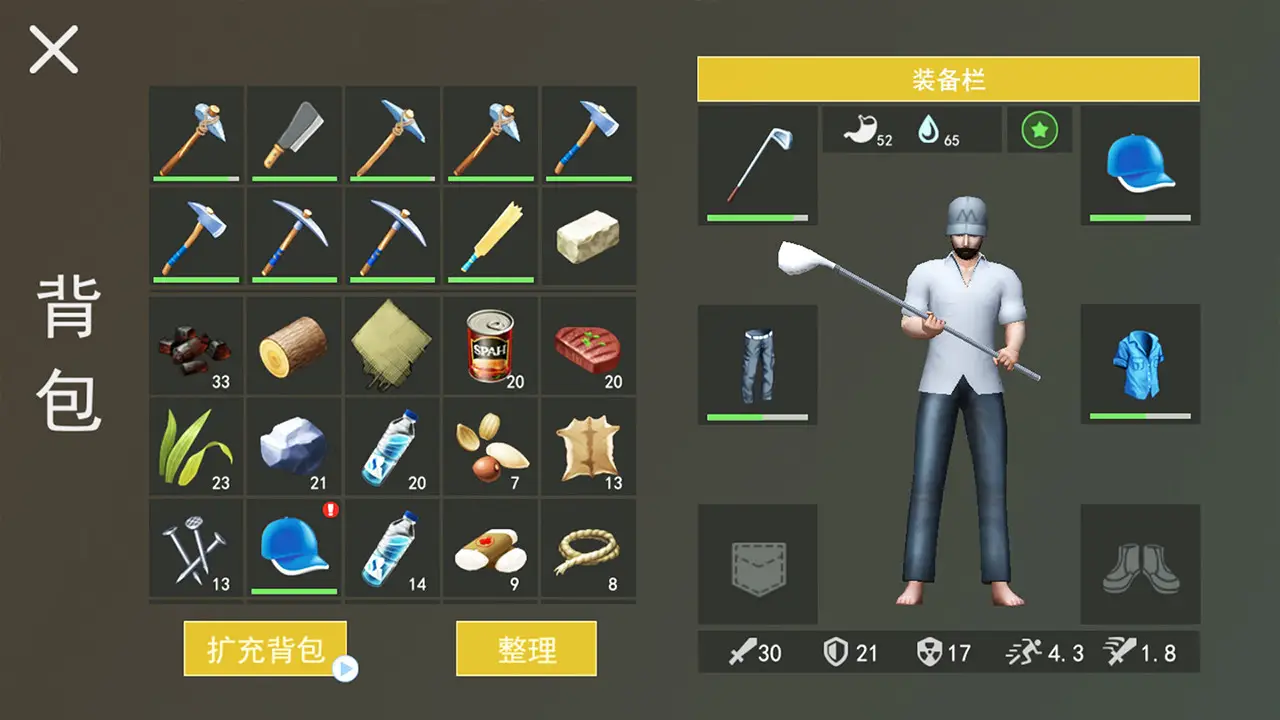Click the empty boots equipment slot
1280x720 pixels.
click(1141, 565)
